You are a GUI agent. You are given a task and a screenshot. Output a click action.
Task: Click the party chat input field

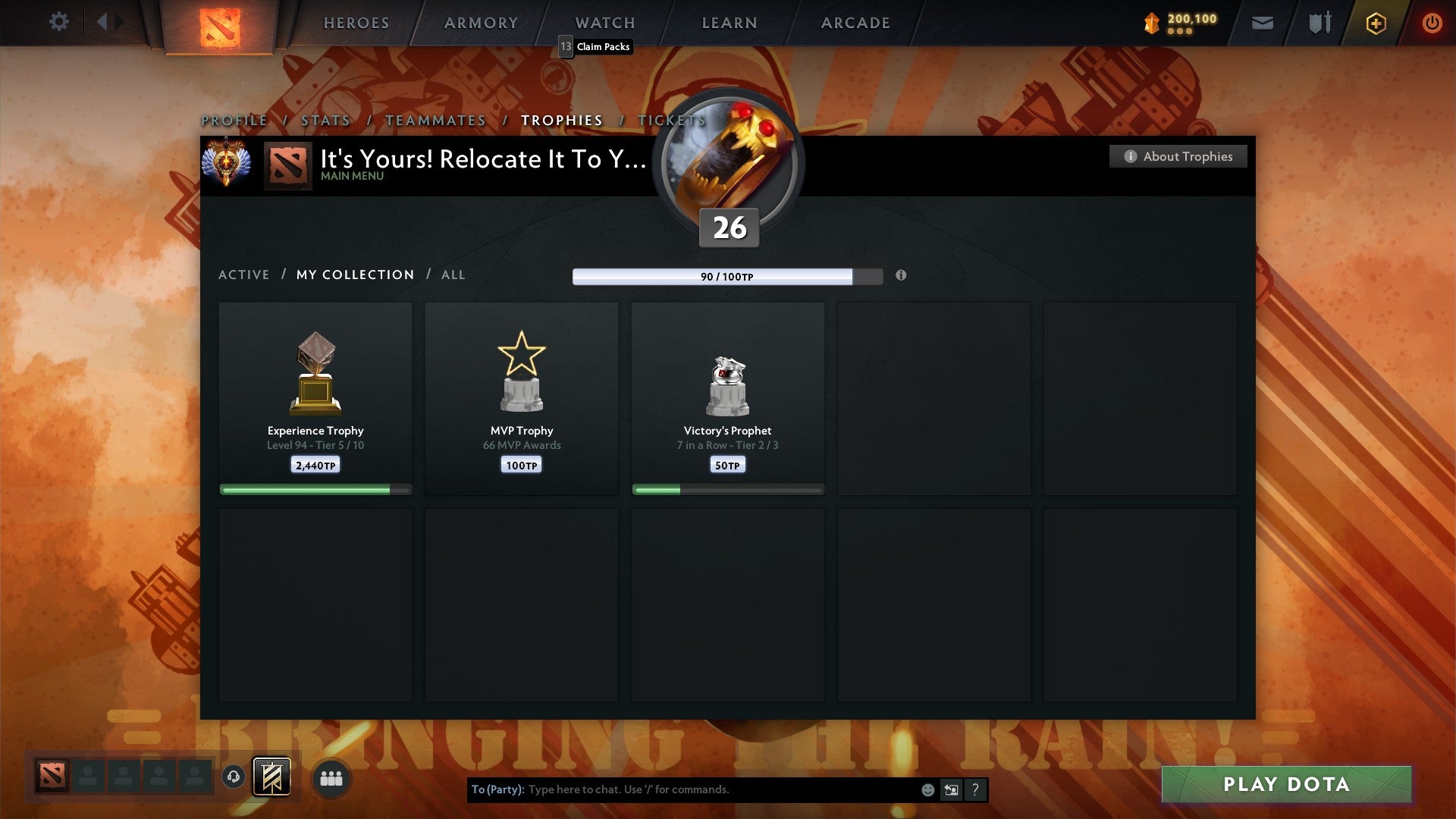coord(682,789)
